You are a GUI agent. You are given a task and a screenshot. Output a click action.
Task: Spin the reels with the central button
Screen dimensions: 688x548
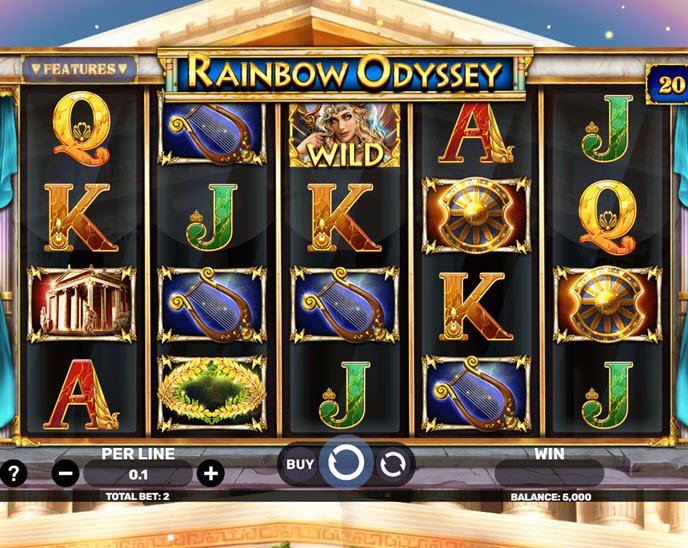pos(346,463)
